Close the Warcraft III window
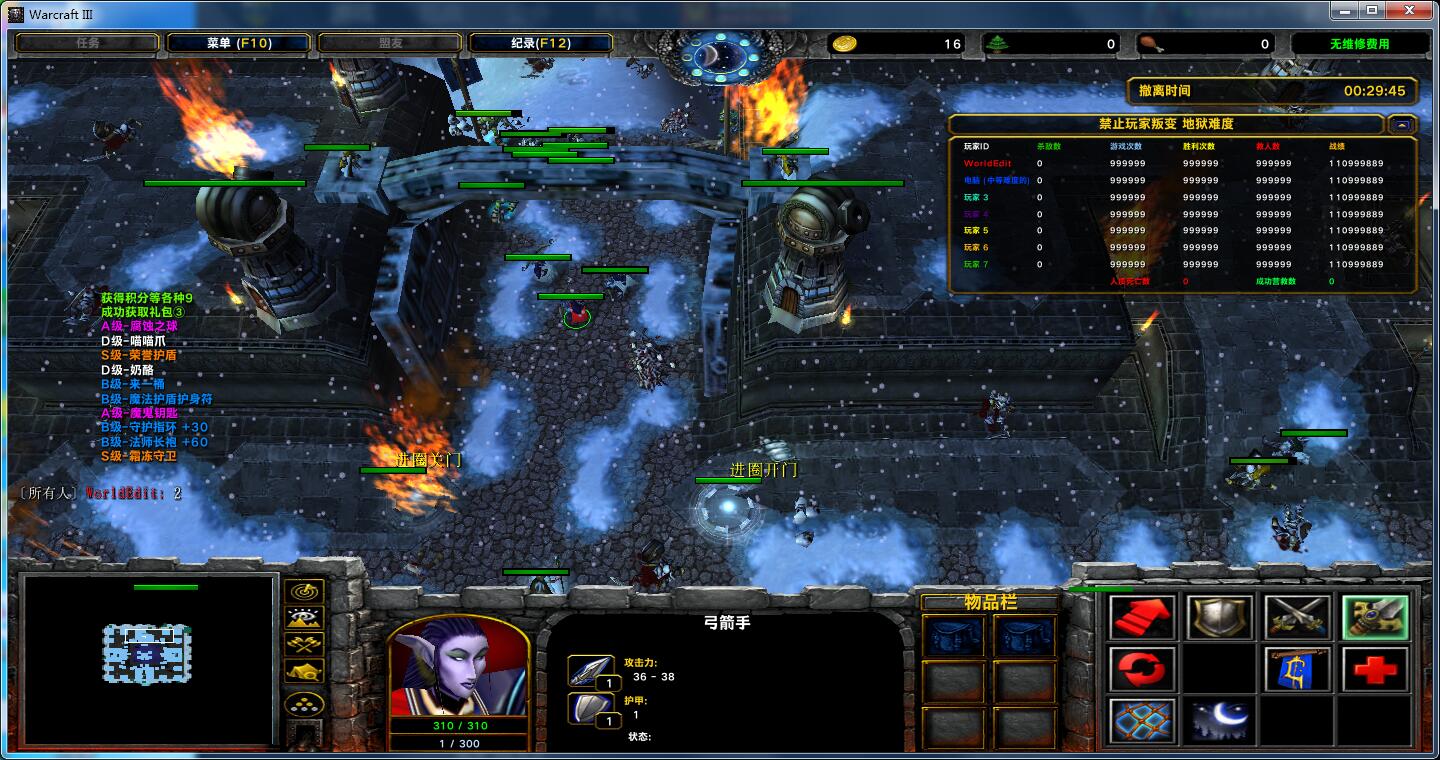The height and width of the screenshot is (760, 1440). (1410, 11)
